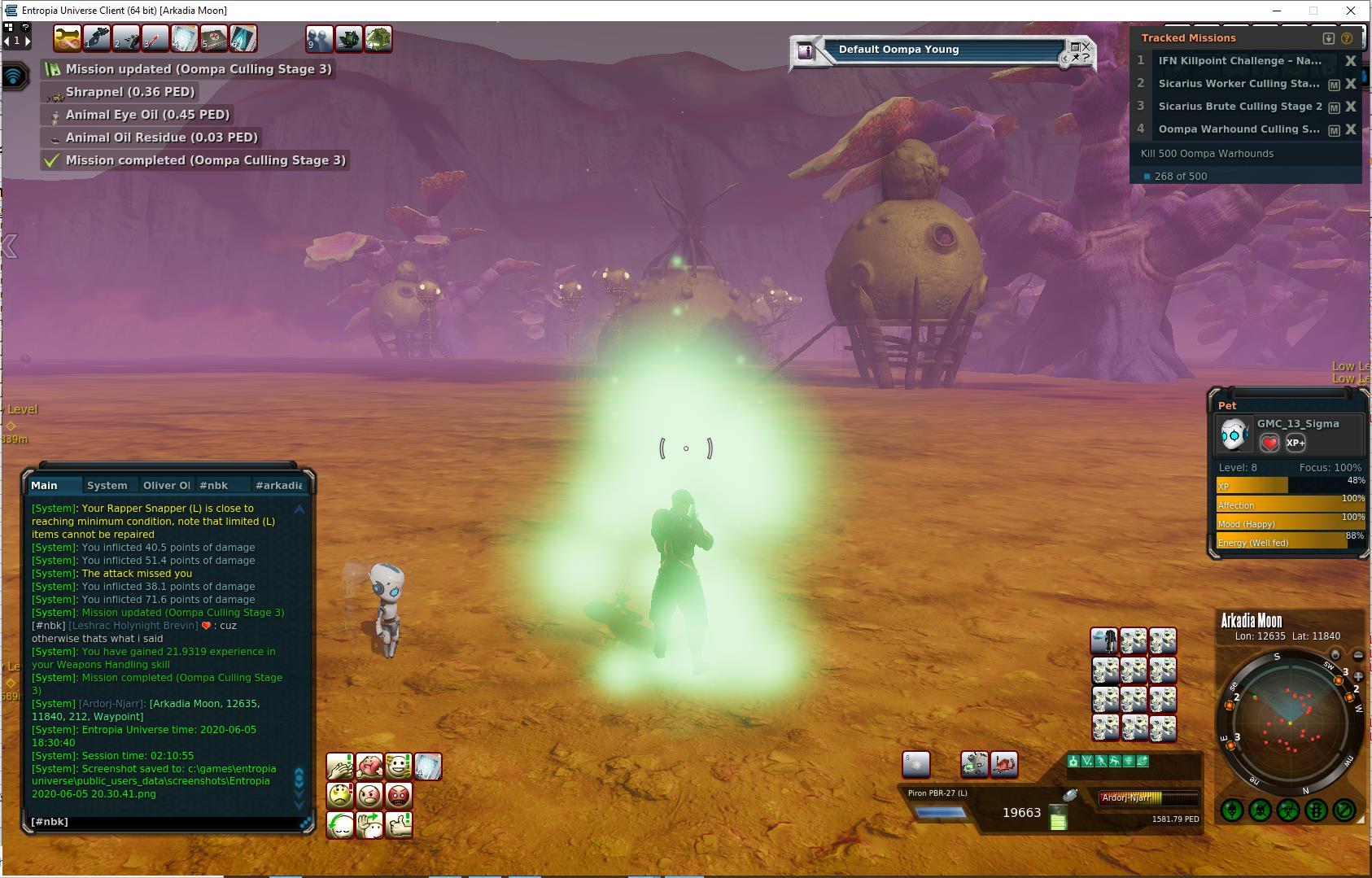This screenshot has height=878, width=1372.
Task: Select the Sicarius Brute Culling Stage 2 mission
Action: coord(1239,107)
